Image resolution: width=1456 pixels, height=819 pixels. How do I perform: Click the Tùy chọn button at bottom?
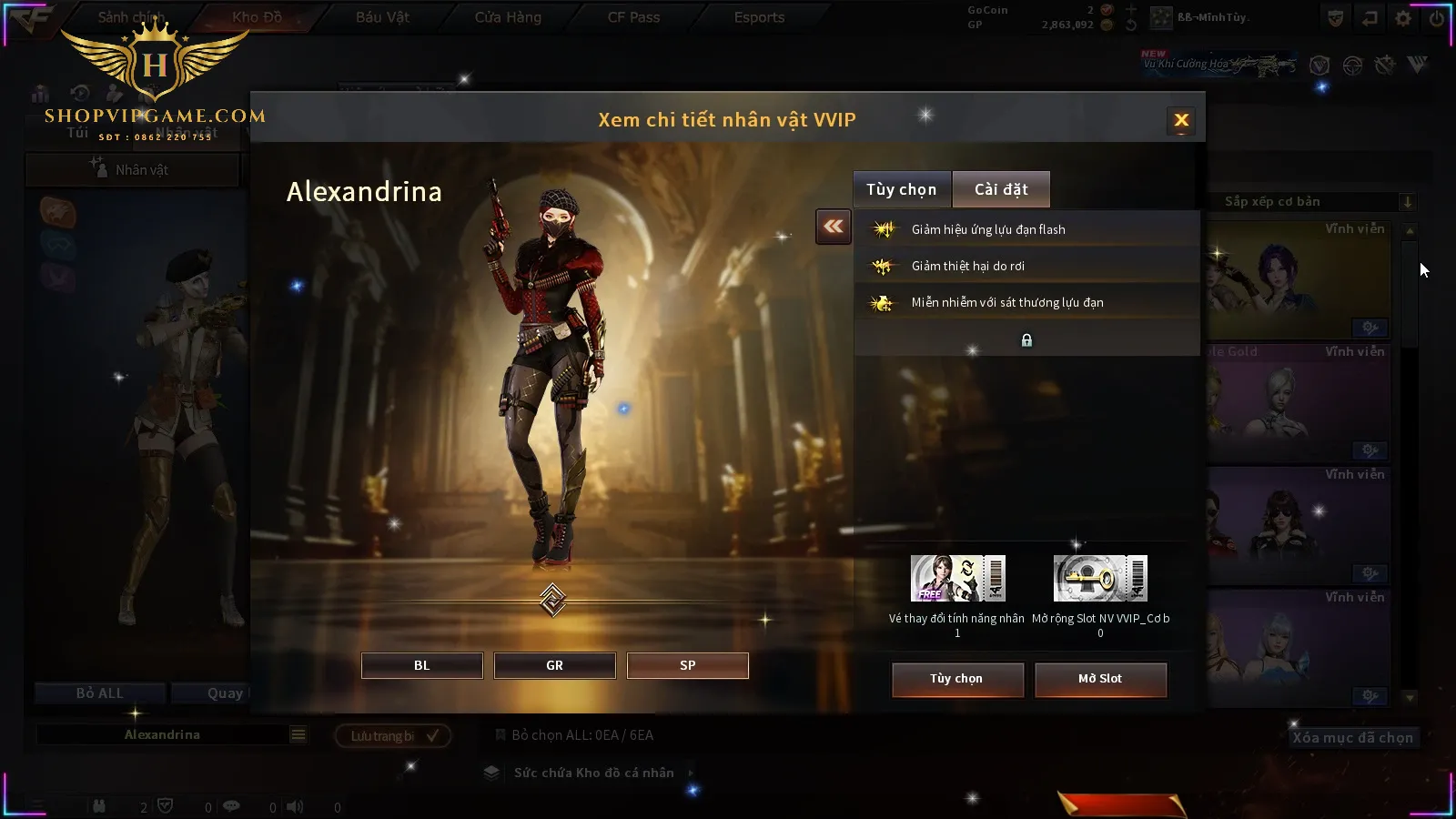point(957,679)
